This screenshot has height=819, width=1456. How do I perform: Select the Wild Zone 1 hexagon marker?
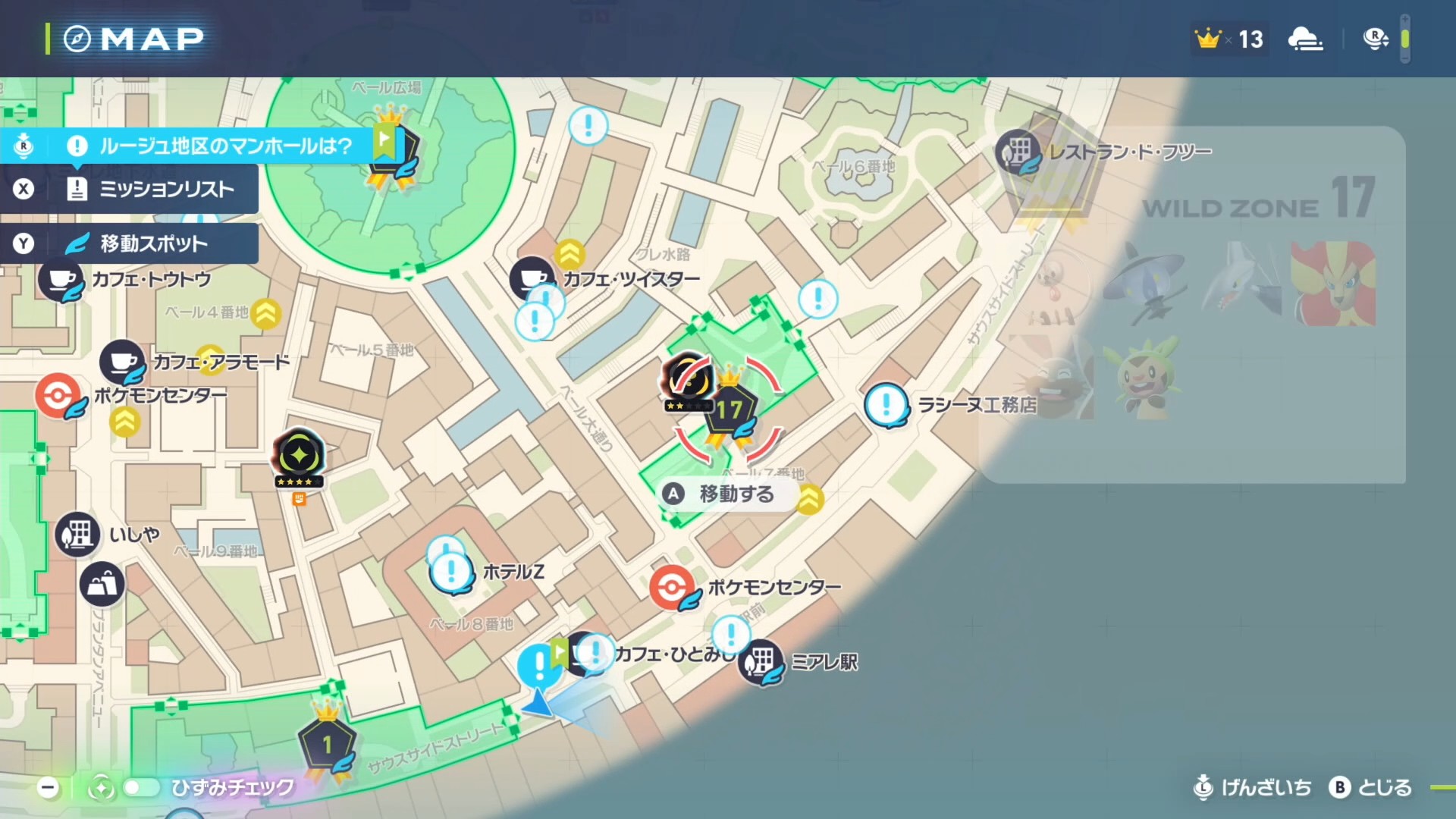[327, 745]
